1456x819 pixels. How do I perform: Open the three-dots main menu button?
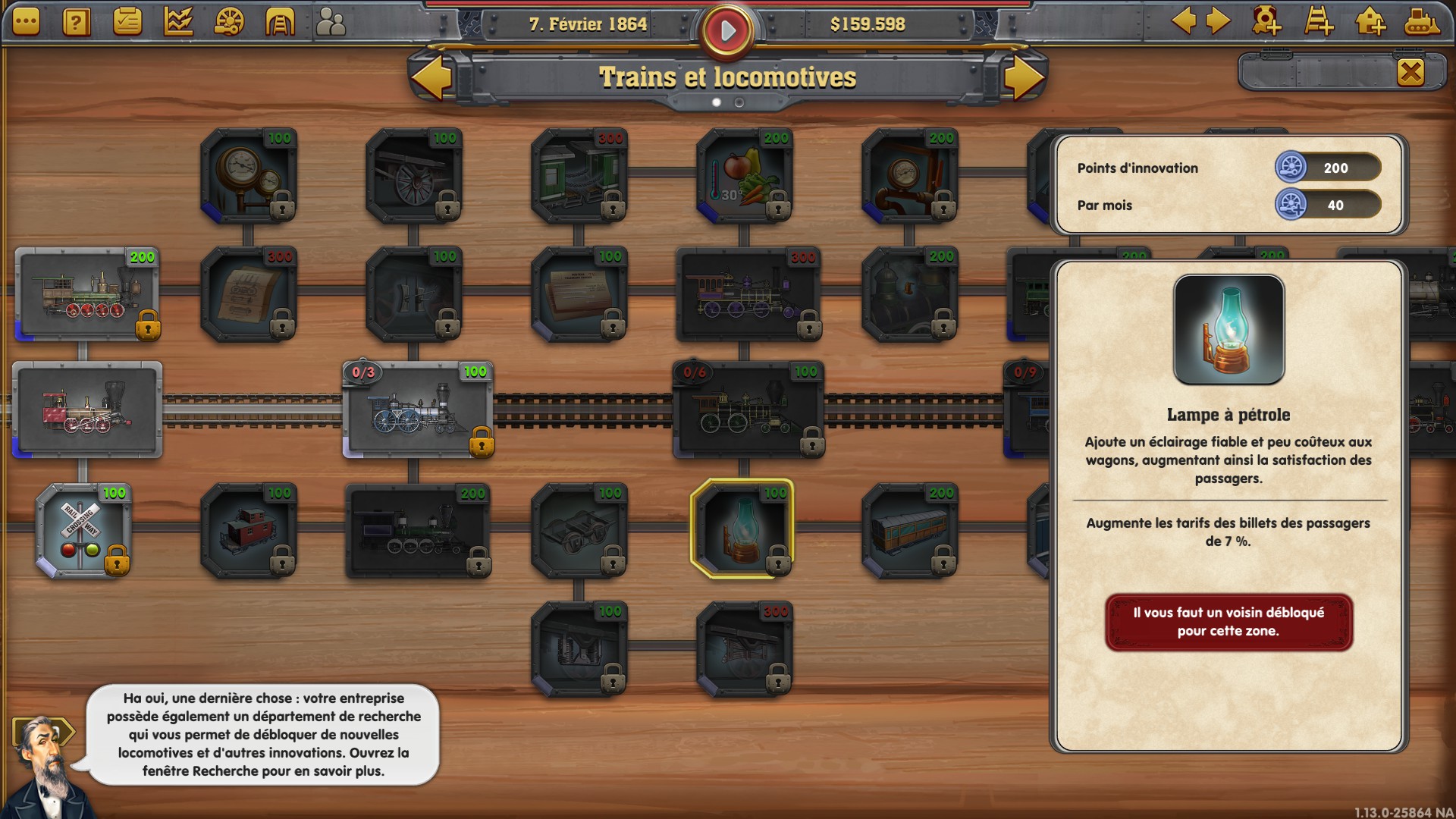[26, 23]
